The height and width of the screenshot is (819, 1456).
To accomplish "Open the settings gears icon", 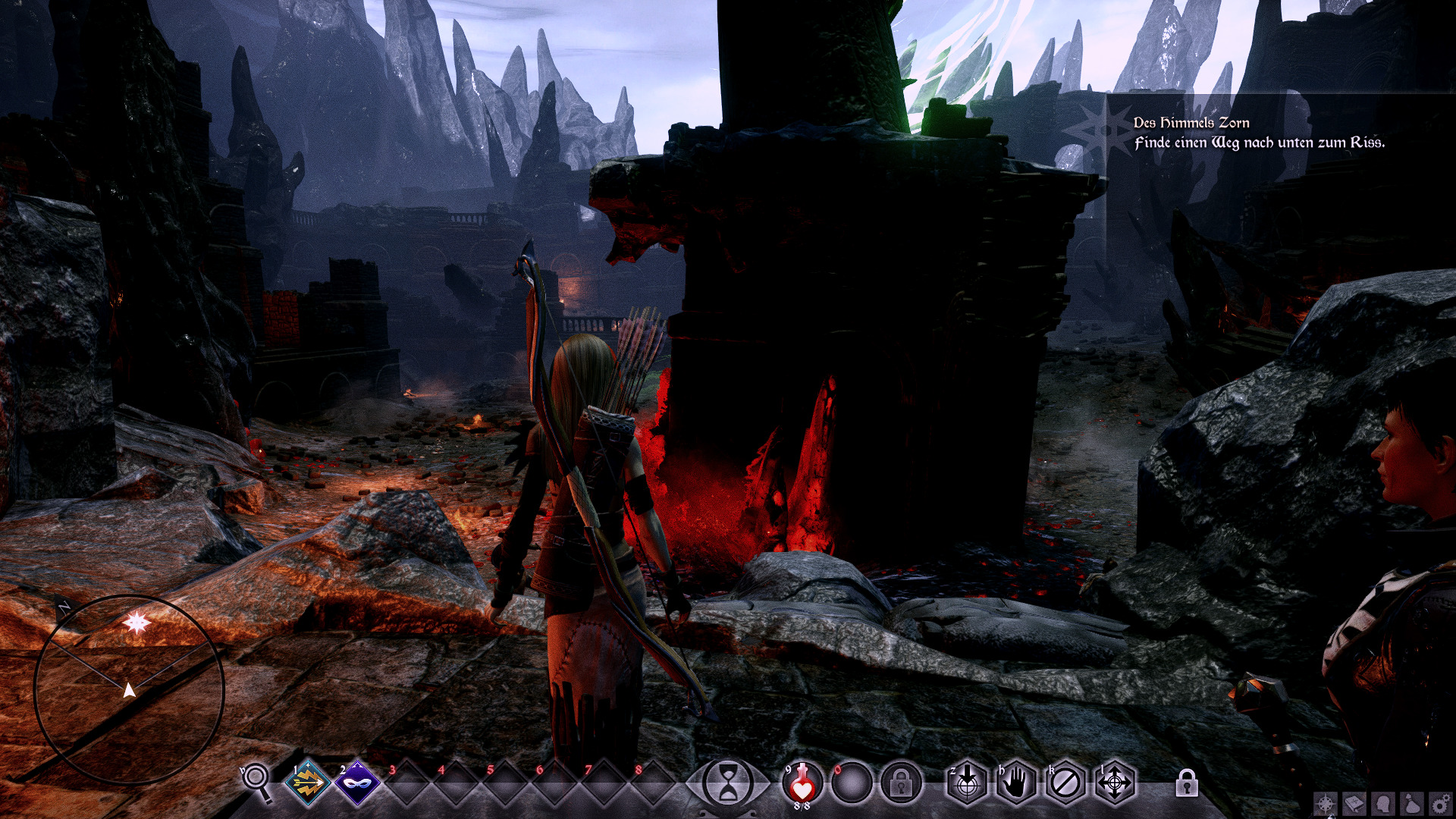I will [x=1440, y=804].
